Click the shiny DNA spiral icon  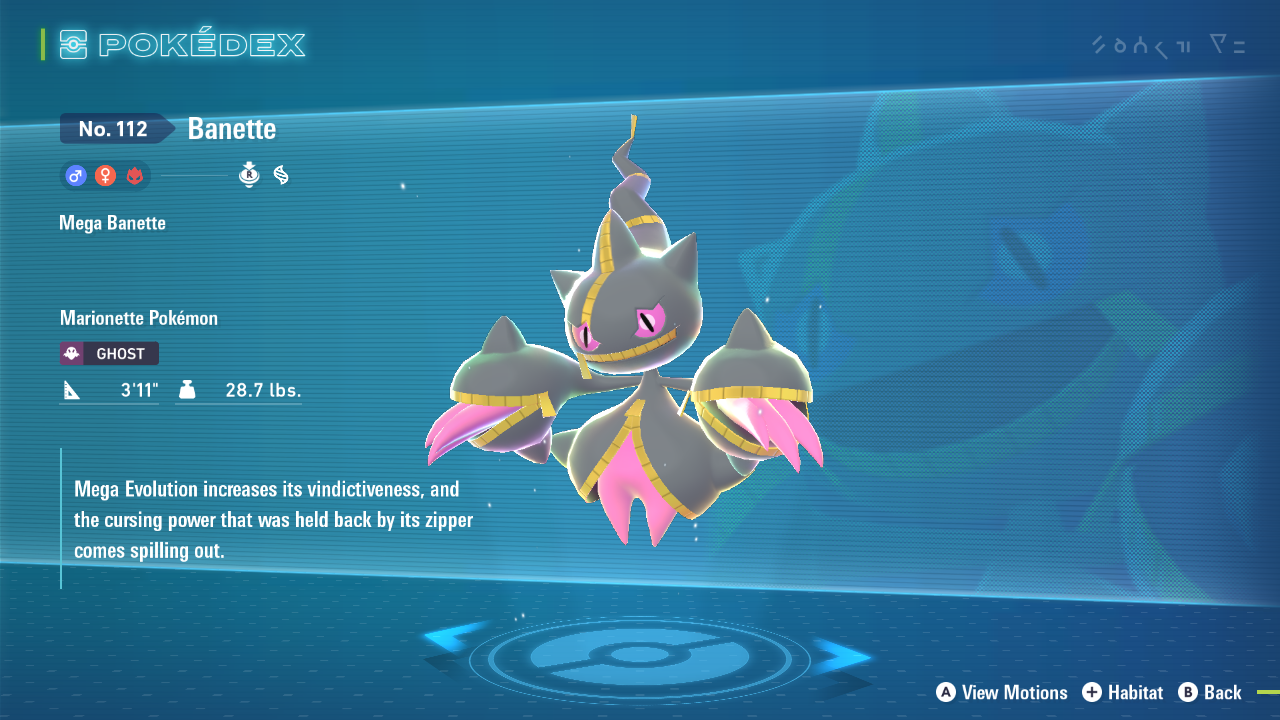(x=280, y=176)
